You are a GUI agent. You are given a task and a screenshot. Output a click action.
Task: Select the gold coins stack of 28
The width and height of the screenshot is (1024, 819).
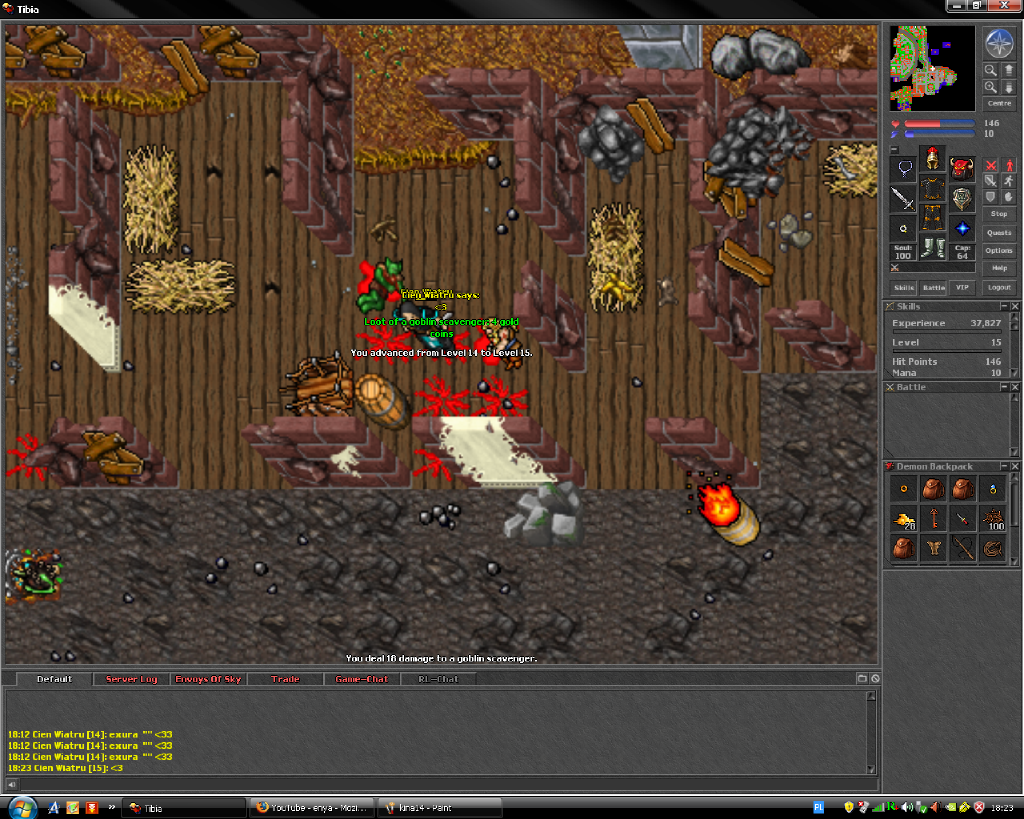(904, 519)
